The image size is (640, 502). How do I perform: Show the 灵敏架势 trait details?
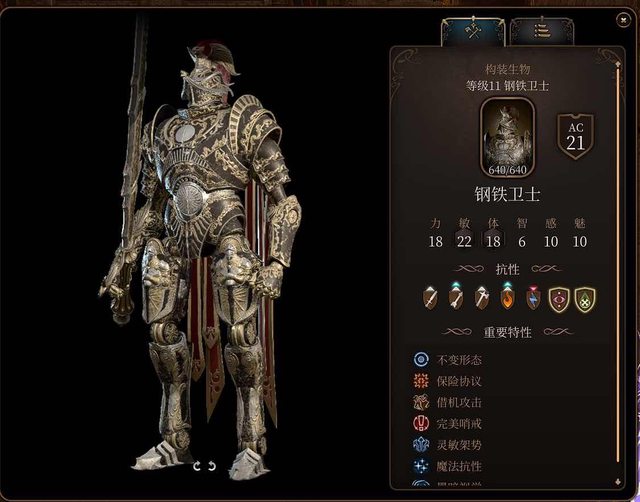[x=459, y=445]
